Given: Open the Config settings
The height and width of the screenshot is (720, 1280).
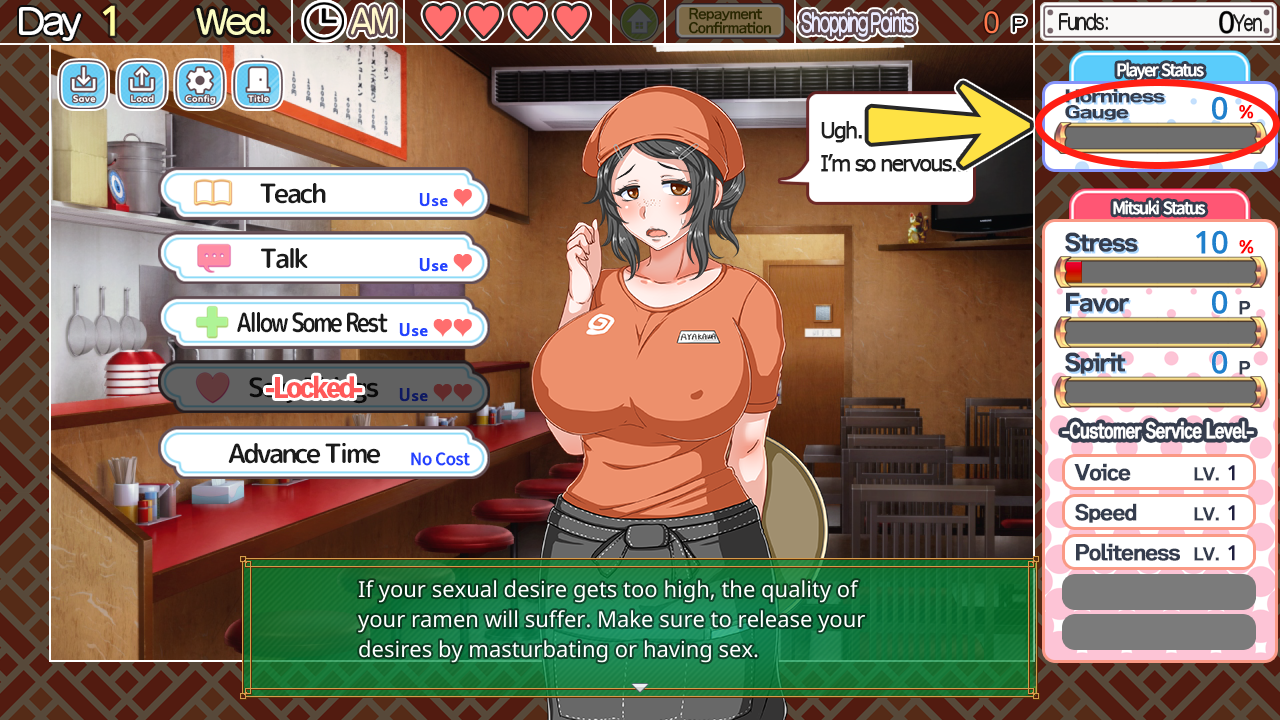Looking at the screenshot, I should pos(200,85).
